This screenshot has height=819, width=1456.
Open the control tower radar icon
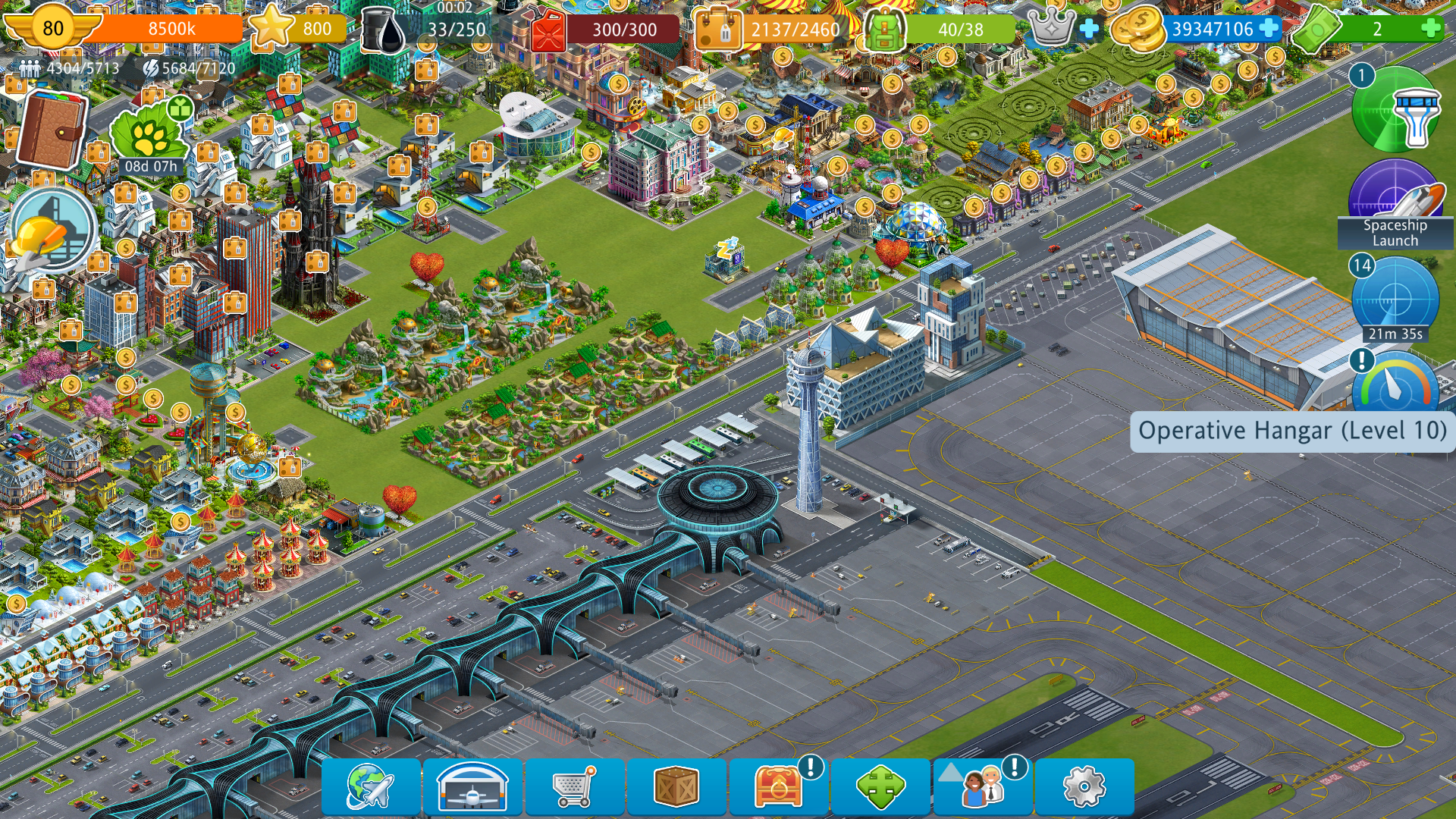point(1395,110)
